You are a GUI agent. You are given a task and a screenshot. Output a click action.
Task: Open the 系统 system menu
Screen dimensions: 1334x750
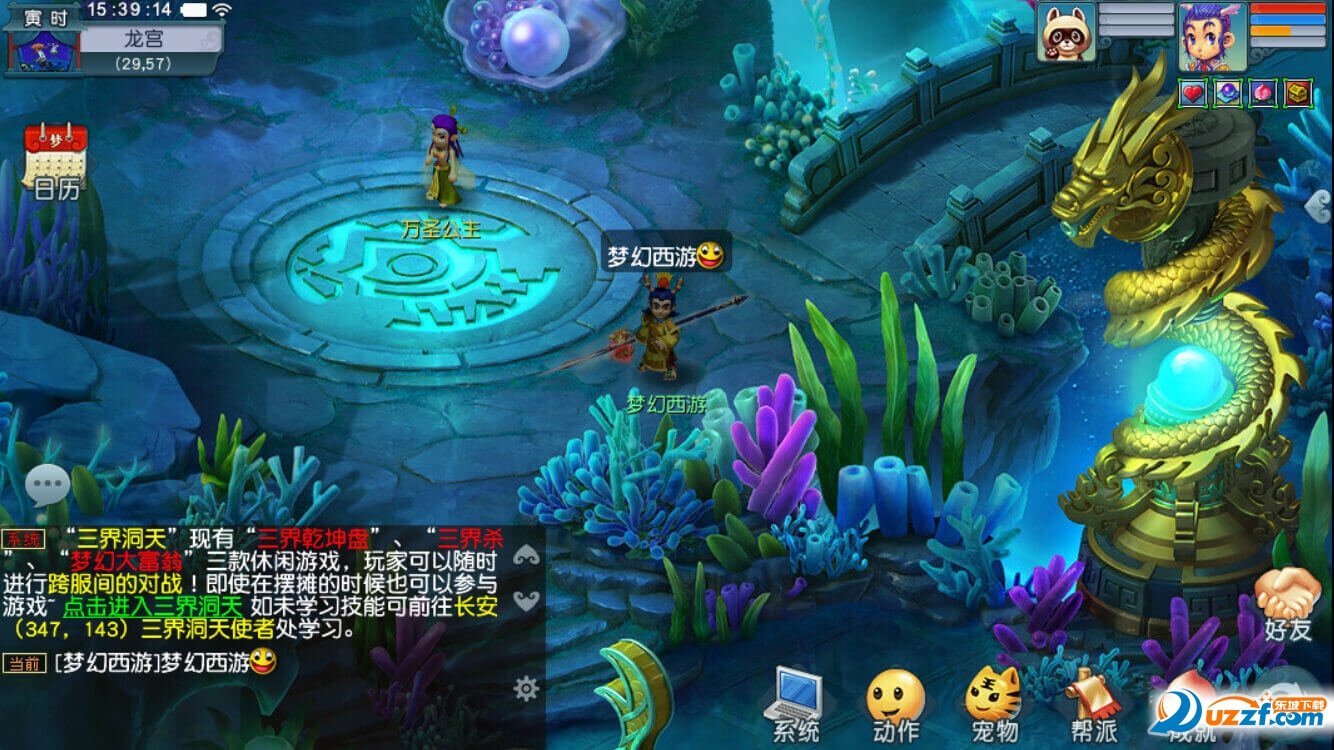tap(795, 705)
